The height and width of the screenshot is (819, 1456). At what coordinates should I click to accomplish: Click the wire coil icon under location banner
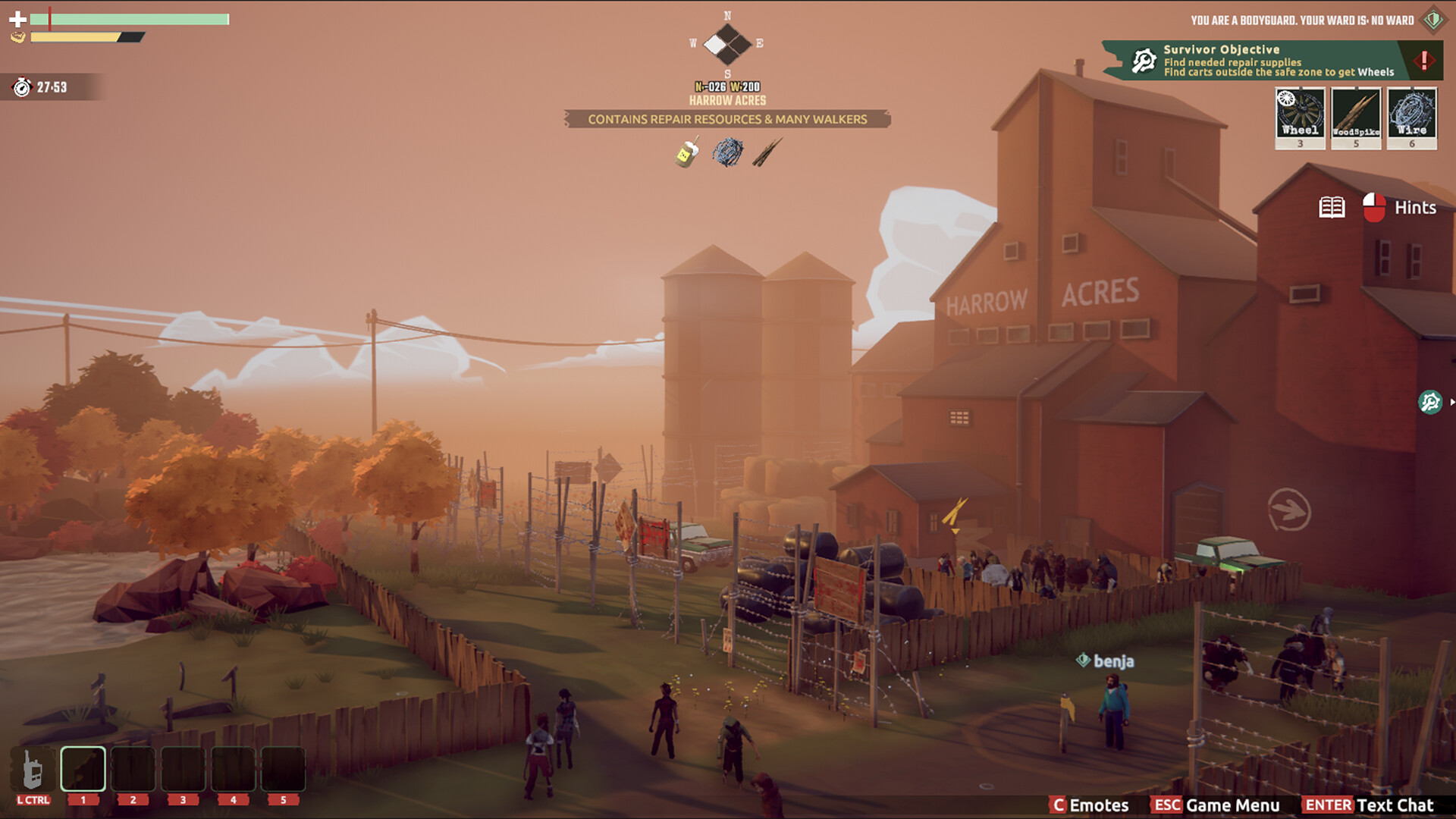coord(727,152)
